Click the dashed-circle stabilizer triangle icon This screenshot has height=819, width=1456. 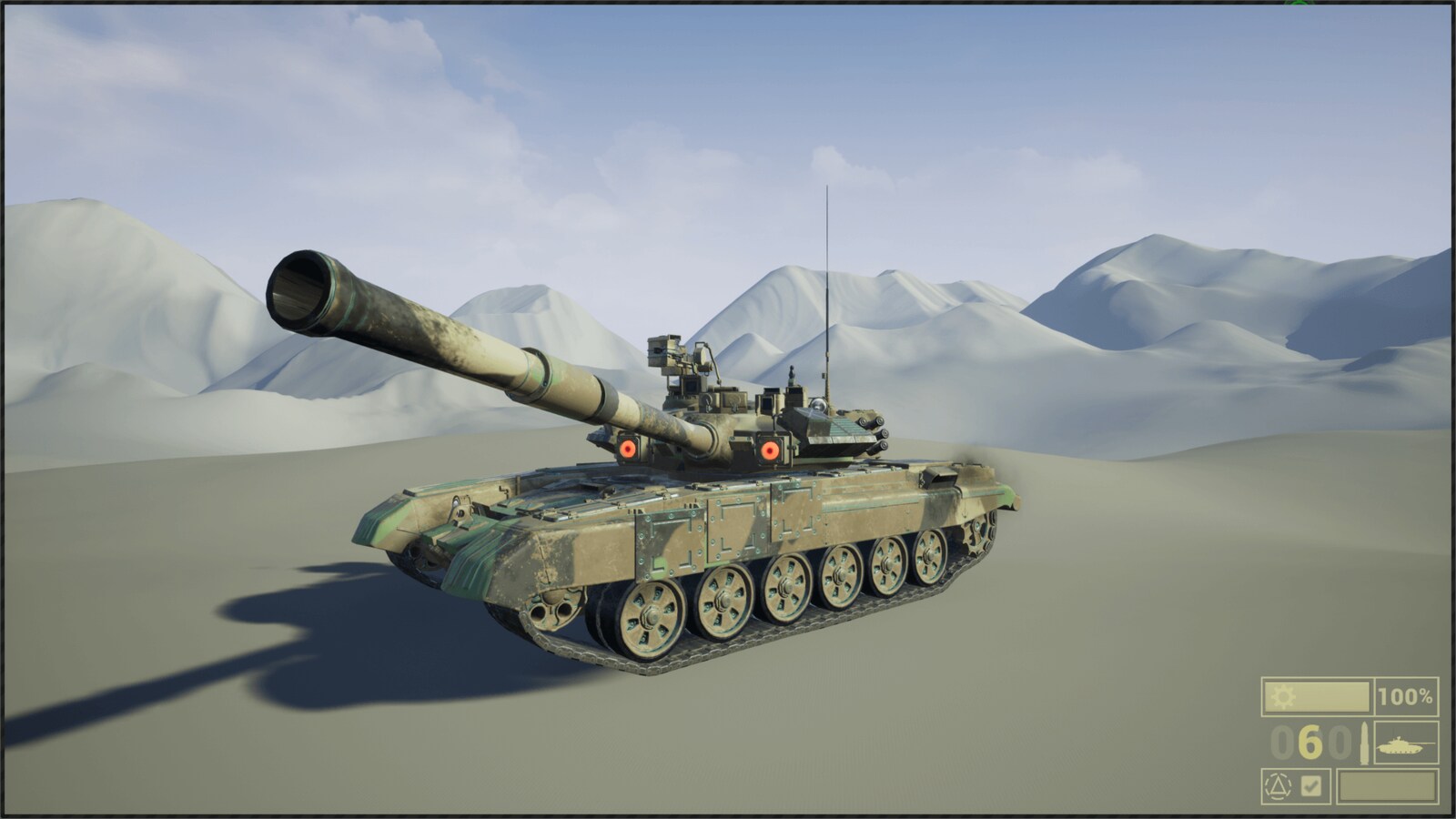(1279, 786)
